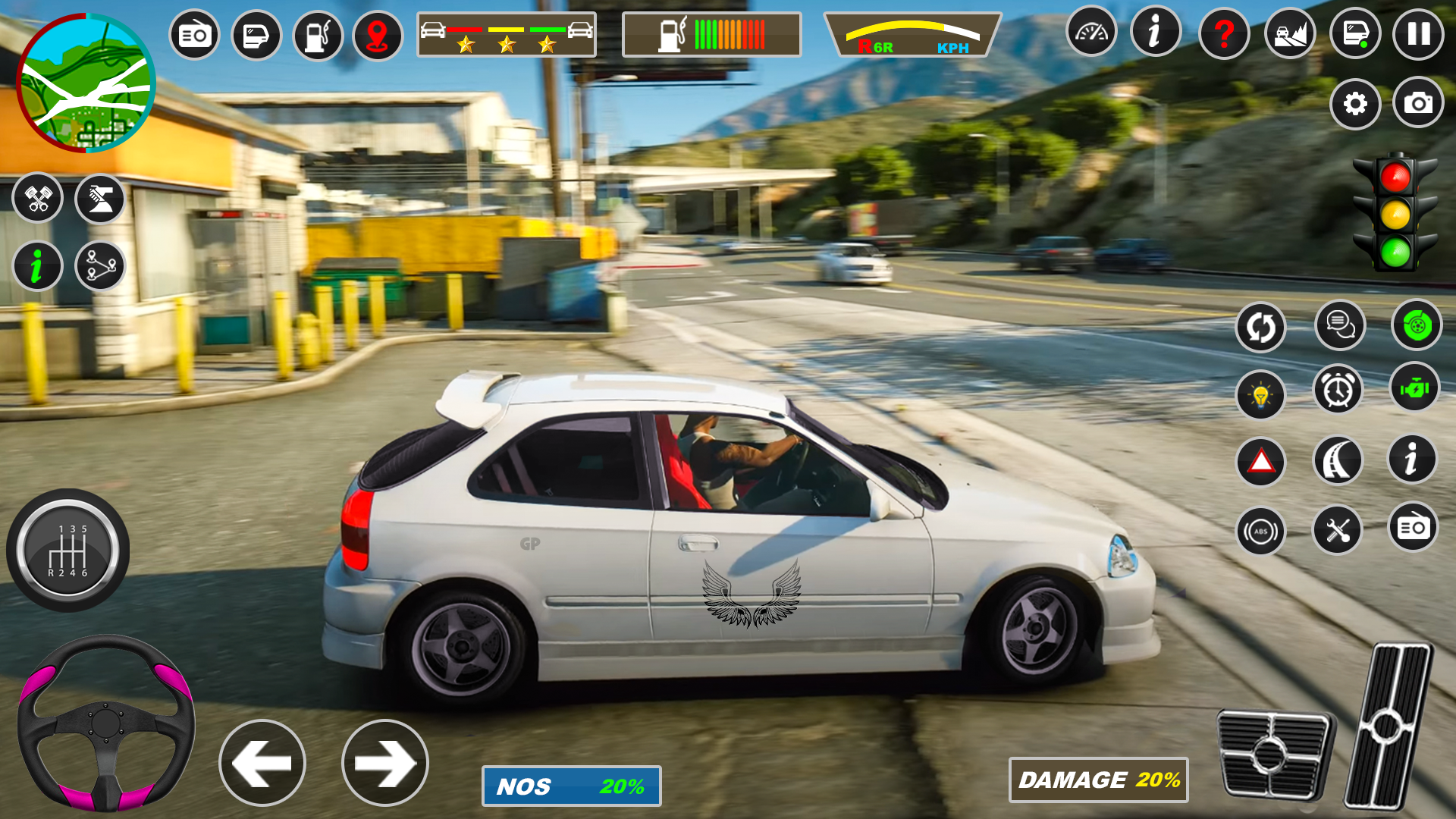Activate the NOS 20% boost bar
Image resolution: width=1456 pixels, height=819 pixels.
coord(570,786)
